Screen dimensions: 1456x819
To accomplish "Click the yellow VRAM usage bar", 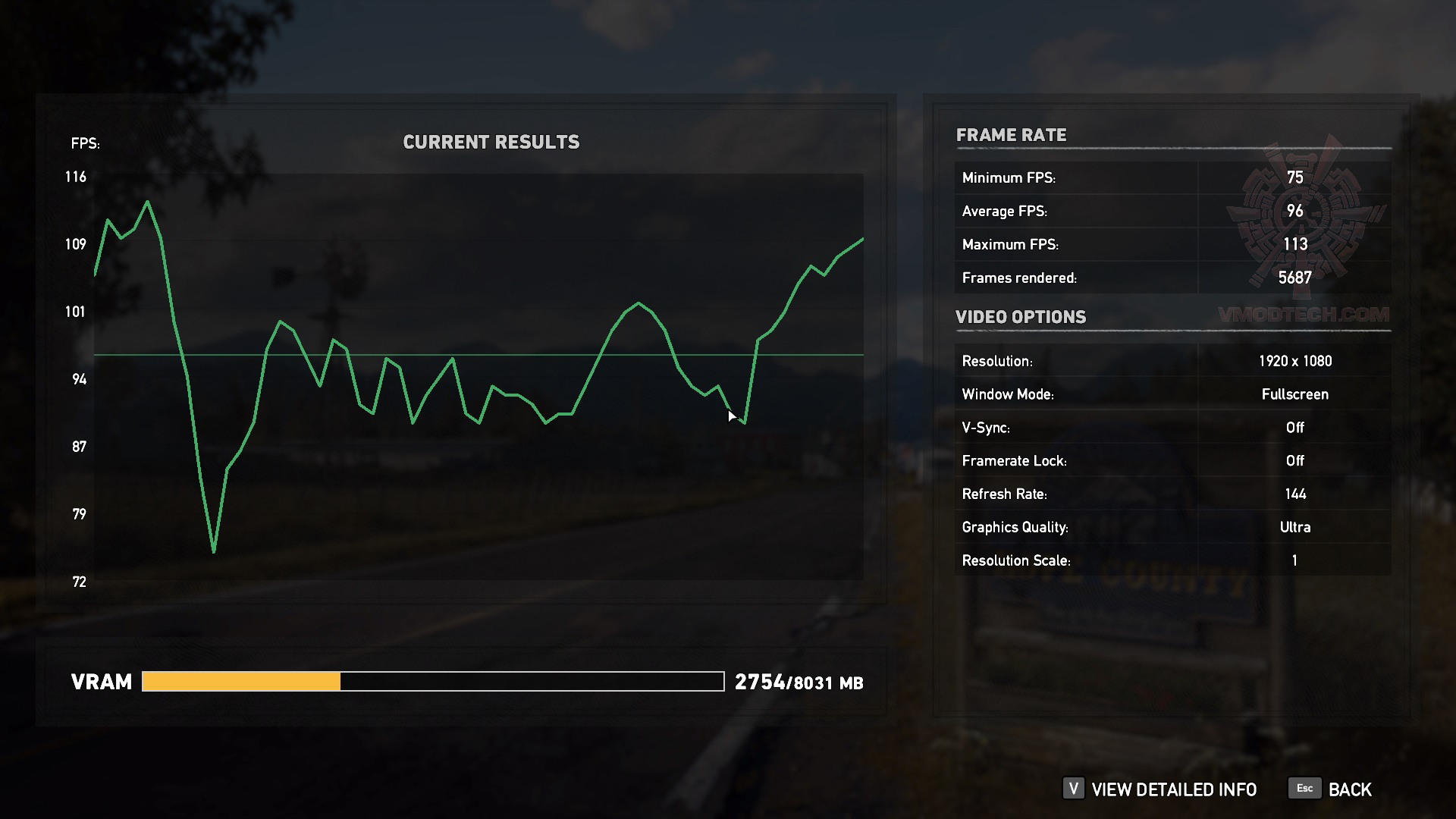I will [241, 682].
